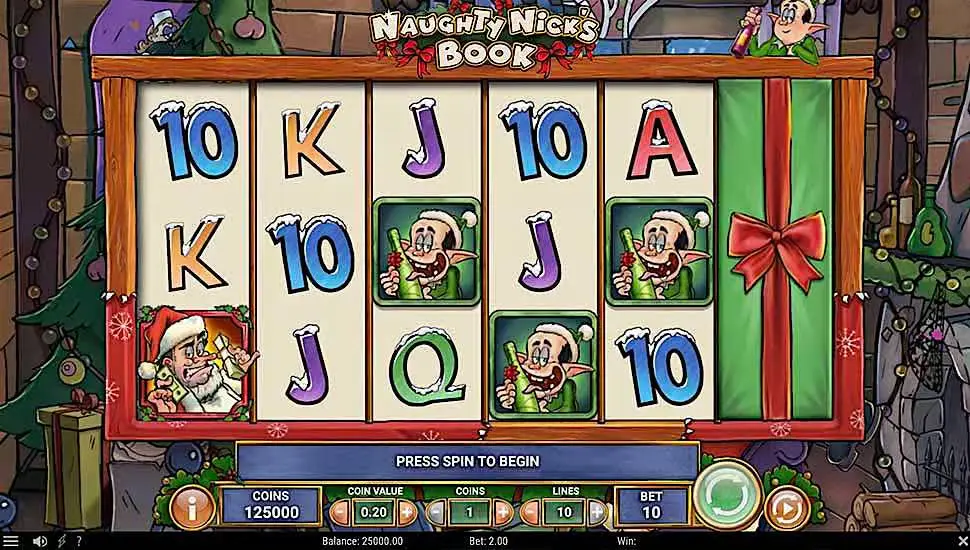Open the question mark help
This screenshot has width=970, height=550.
[79, 542]
